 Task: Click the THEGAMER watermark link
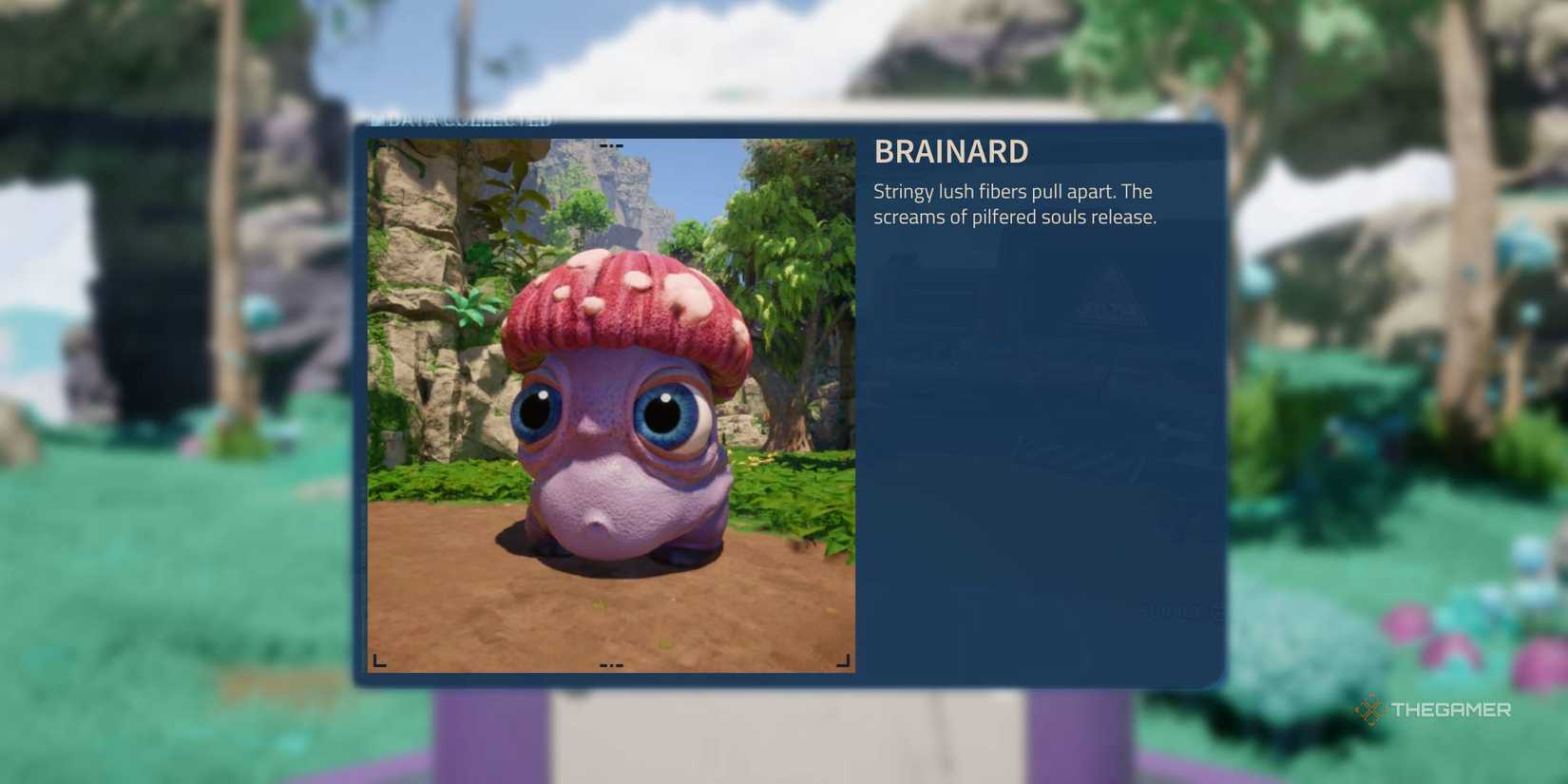point(1435,708)
